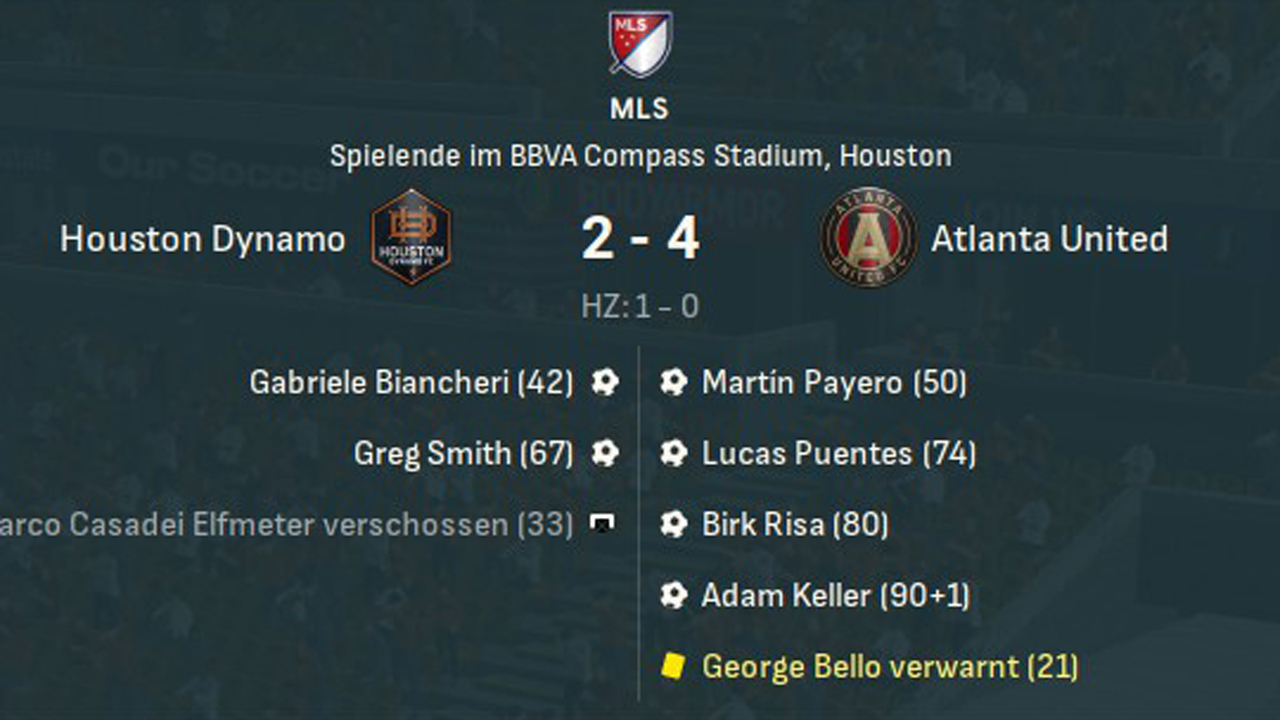Open Atlanta United team name link

coord(1049,239)
